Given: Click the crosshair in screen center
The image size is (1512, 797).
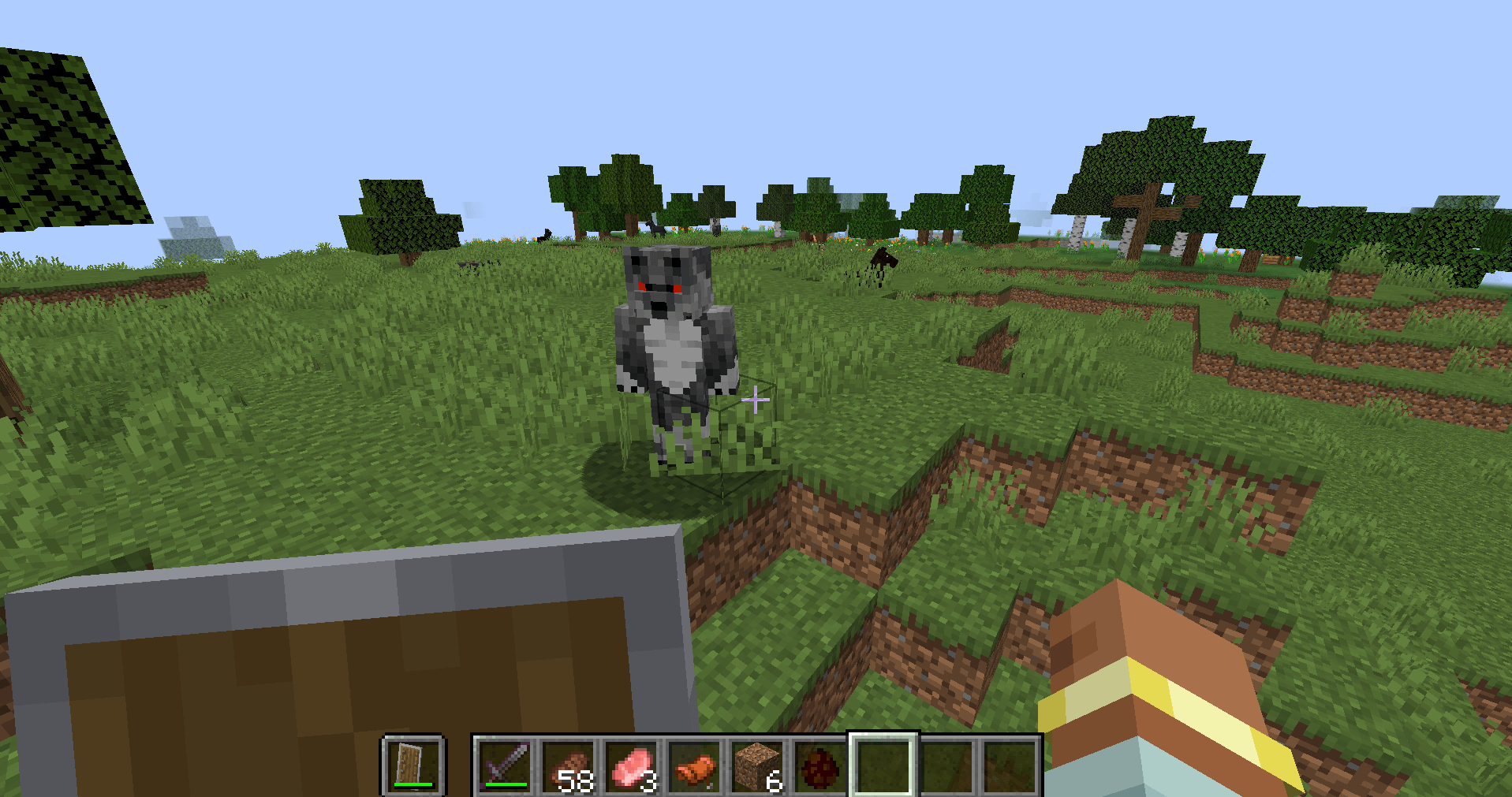Looking at the screenshot, I should pos(755,399).
